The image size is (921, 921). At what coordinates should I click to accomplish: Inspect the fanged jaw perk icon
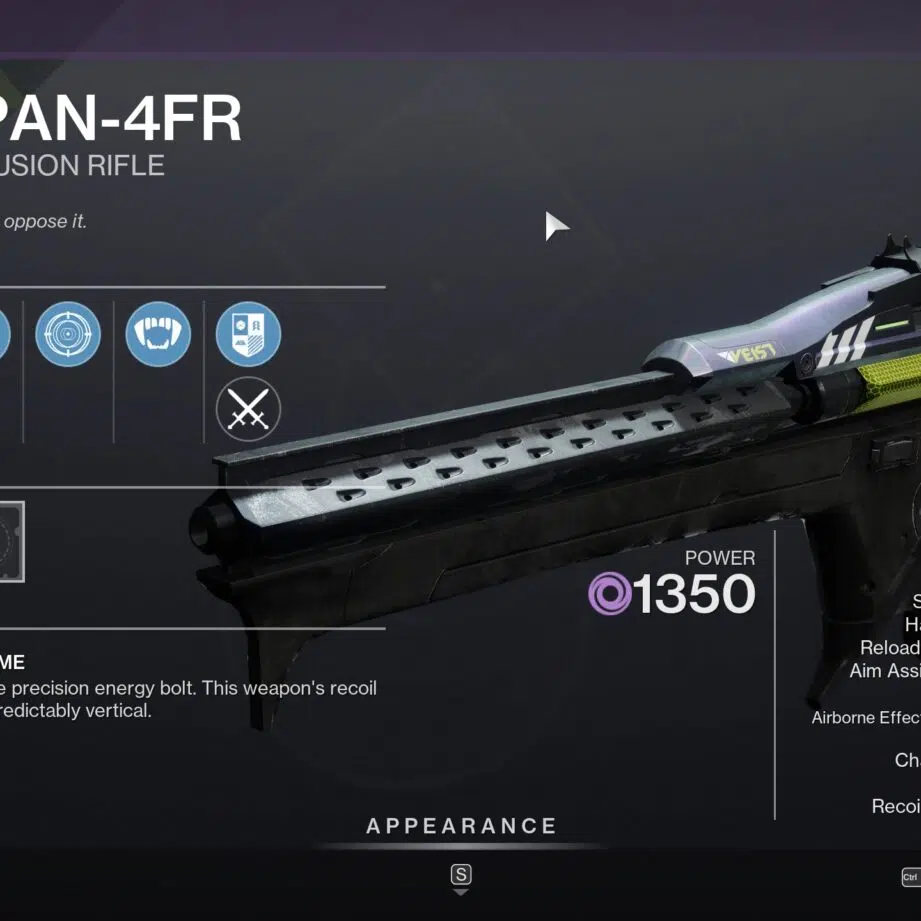pos(158,334)
